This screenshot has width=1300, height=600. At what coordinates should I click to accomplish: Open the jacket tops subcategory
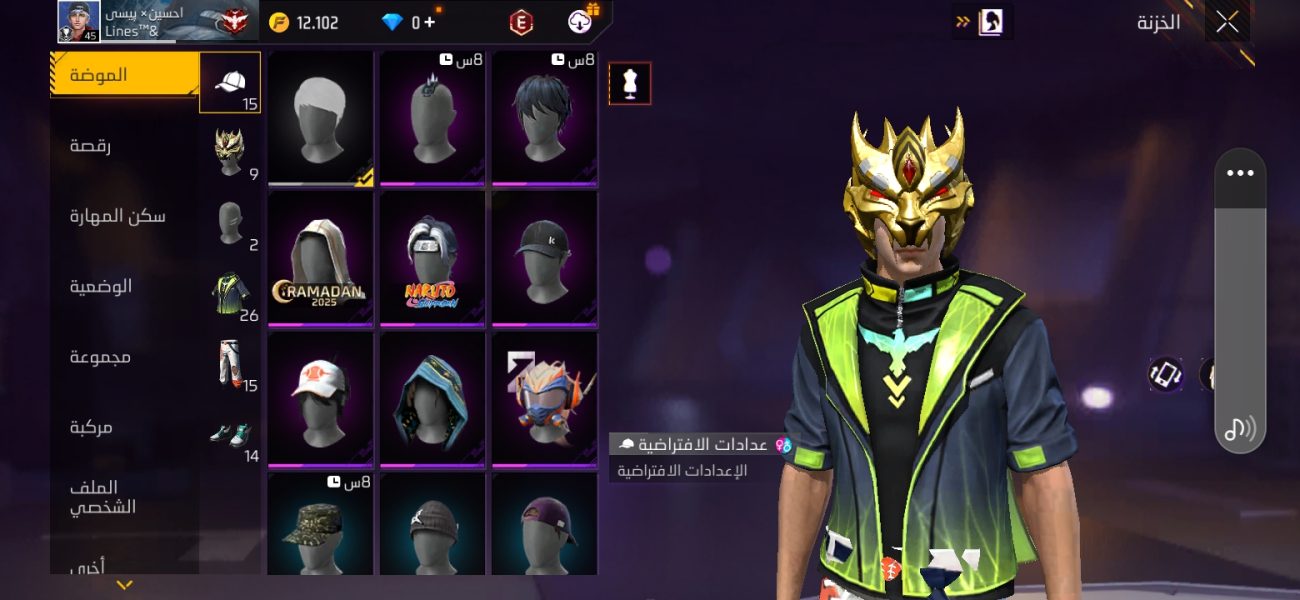(x=231, y=295)
